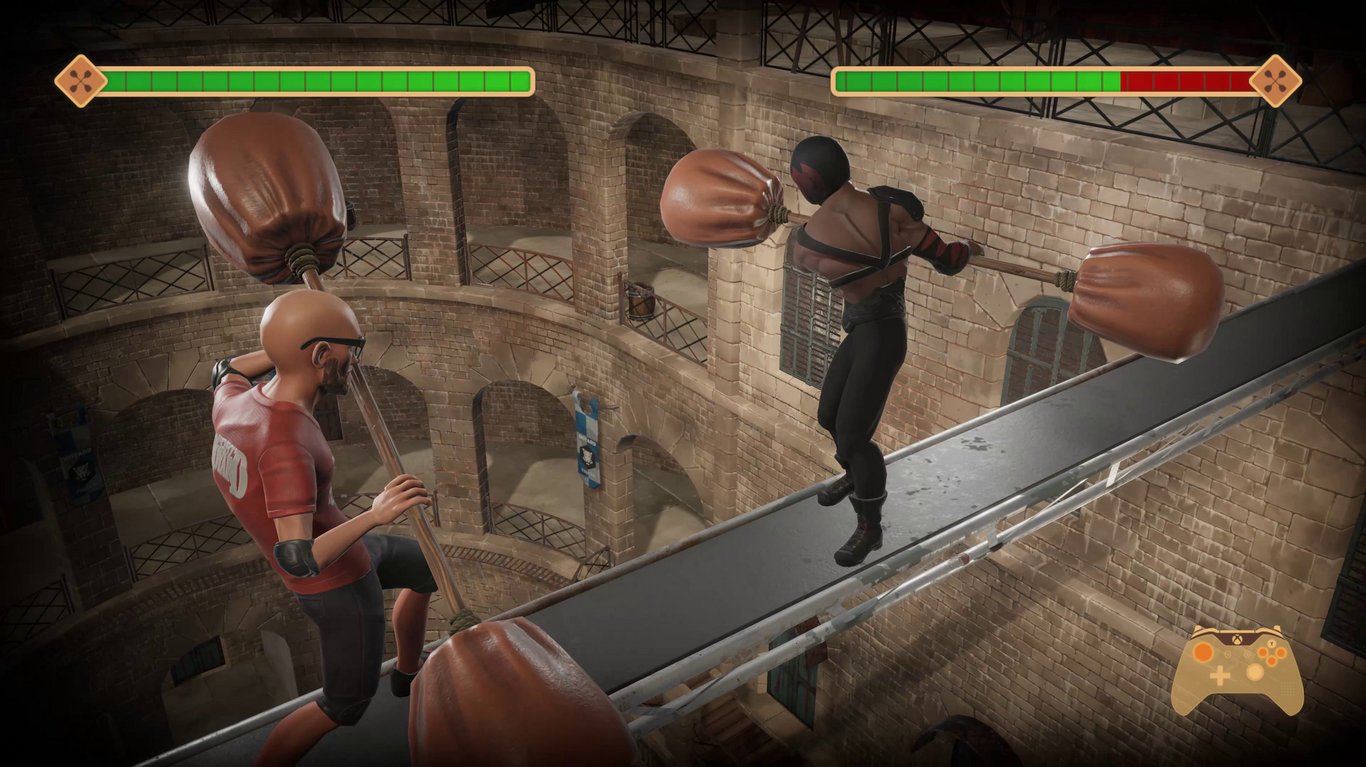This screenshot has height=767, width=1366.
Task: Click the red depleted section of the right health bar
Action: tap(1185, 75)
